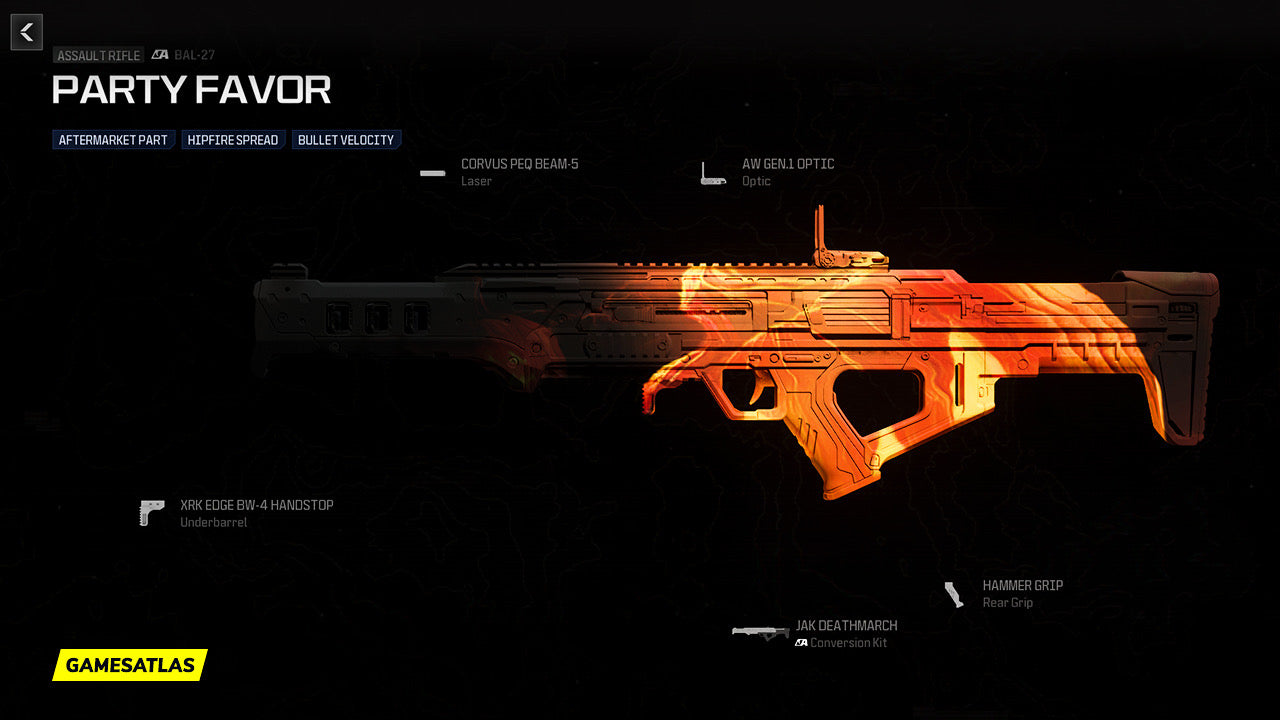Click the Hipfire Spread tag
This screenshot has height=720, width=1280.
[233, 140]
